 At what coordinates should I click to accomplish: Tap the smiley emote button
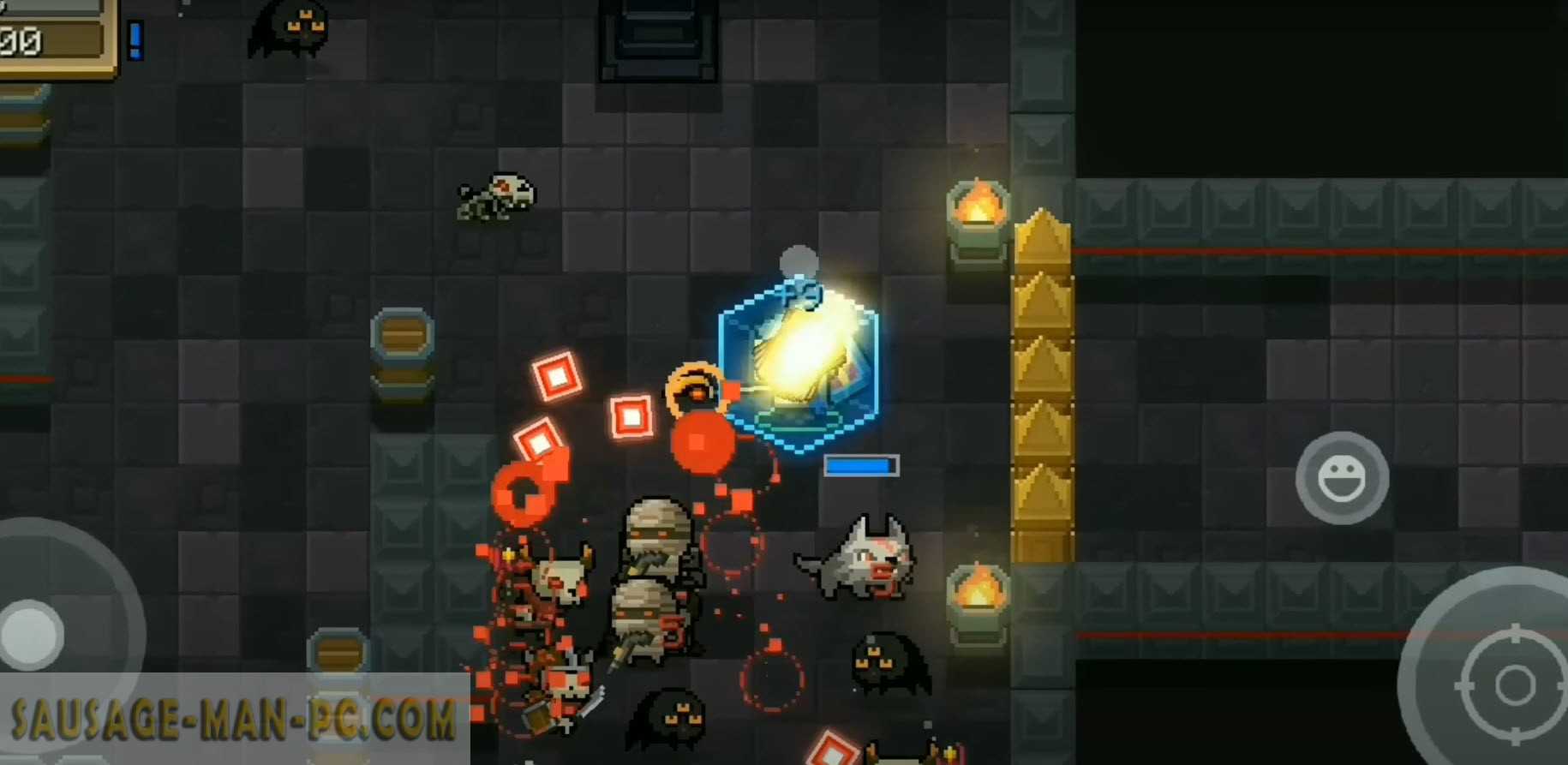click(1341, 478)
